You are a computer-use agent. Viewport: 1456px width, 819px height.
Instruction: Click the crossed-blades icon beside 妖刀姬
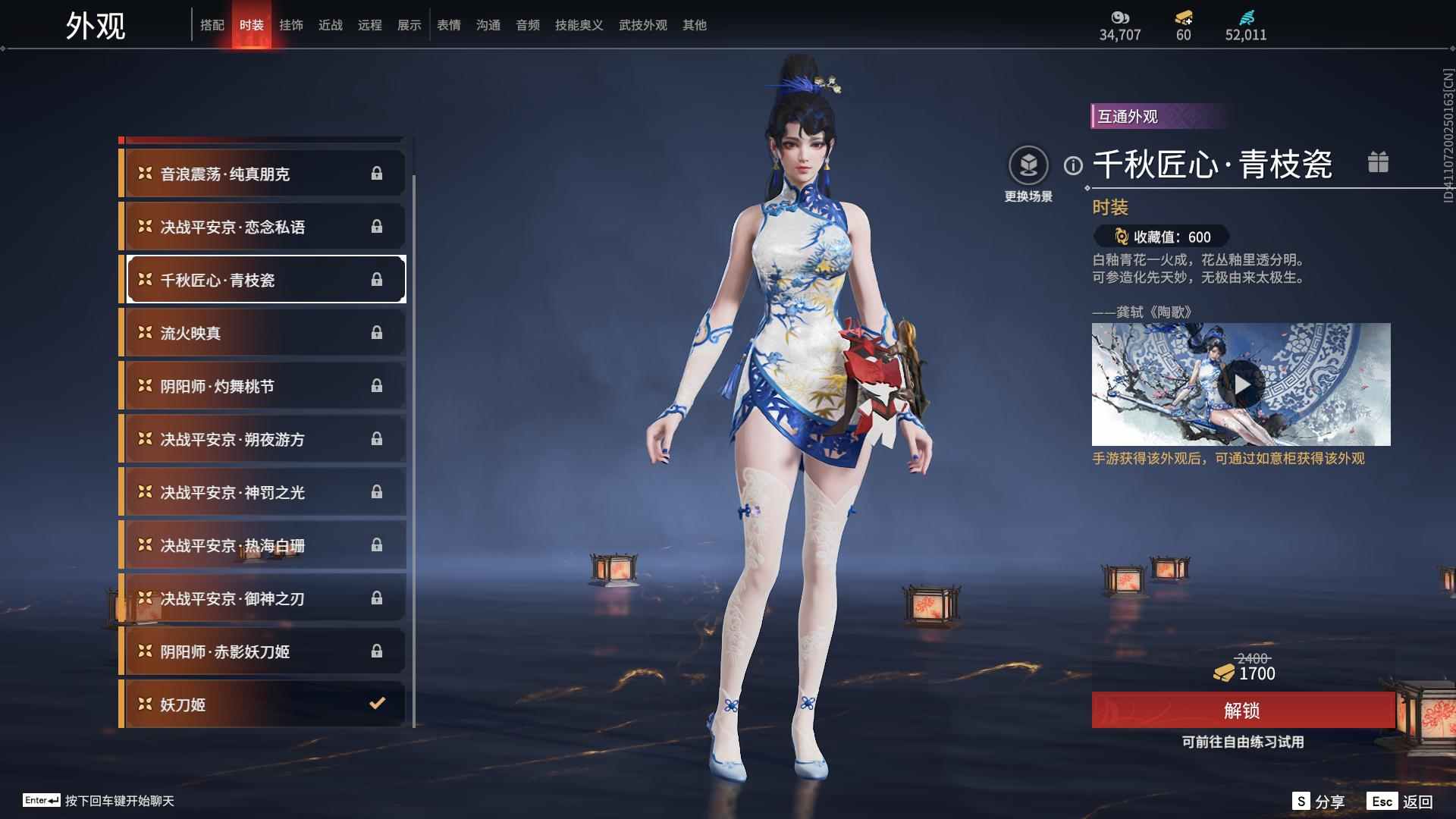point(144,704)
